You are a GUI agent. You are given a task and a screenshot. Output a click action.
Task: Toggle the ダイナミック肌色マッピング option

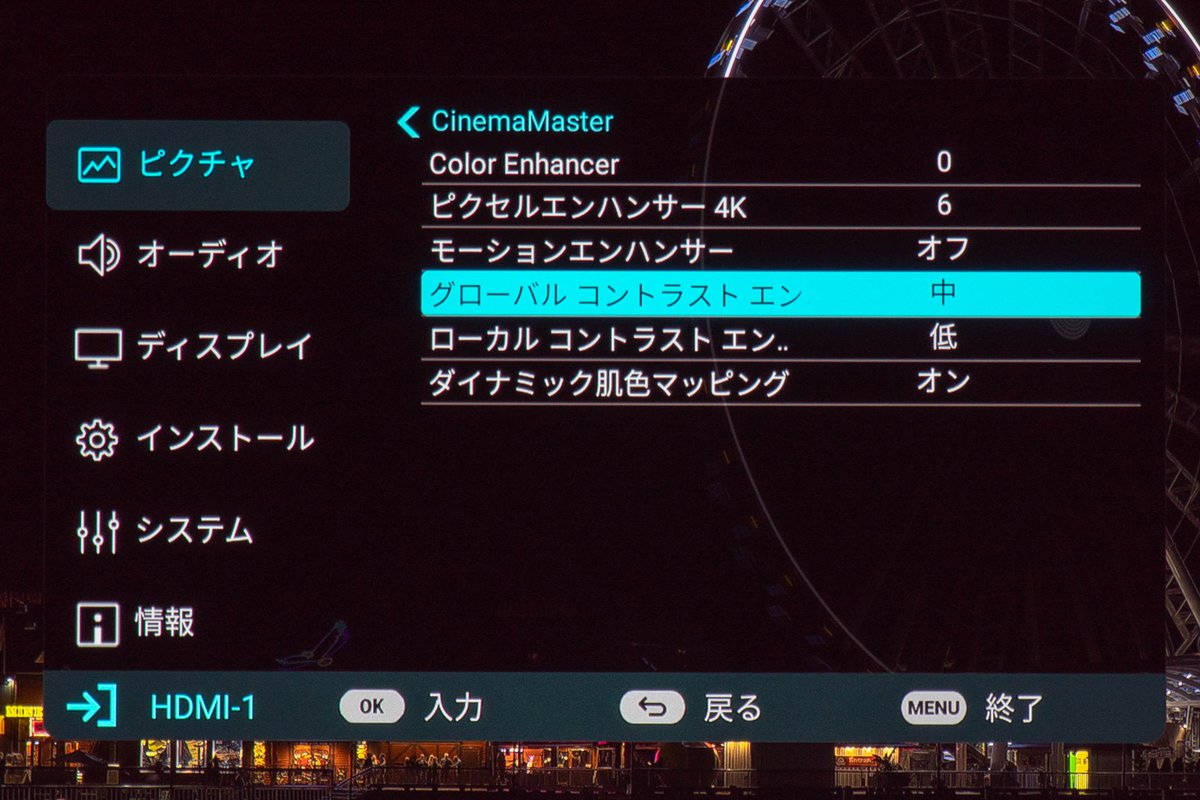(780, 382)
